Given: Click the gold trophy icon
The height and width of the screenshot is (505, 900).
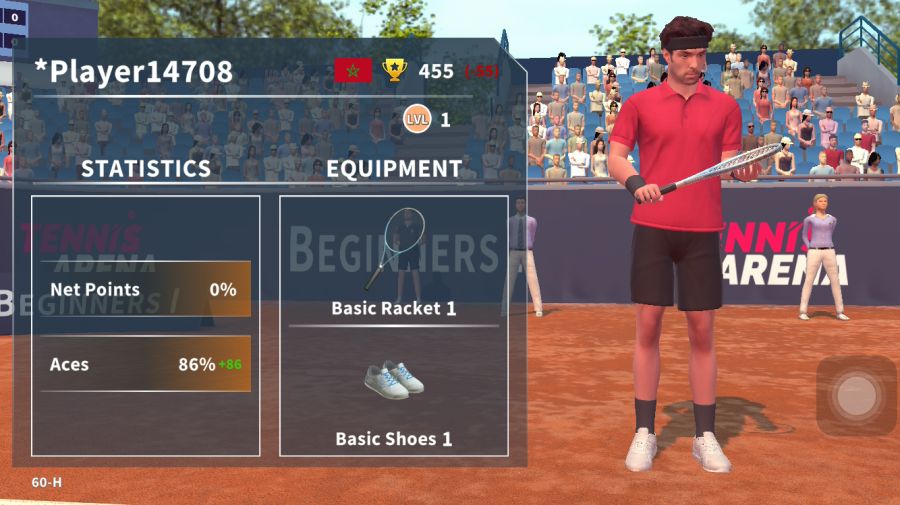Looking at the screenshot, I should [395, 70].
